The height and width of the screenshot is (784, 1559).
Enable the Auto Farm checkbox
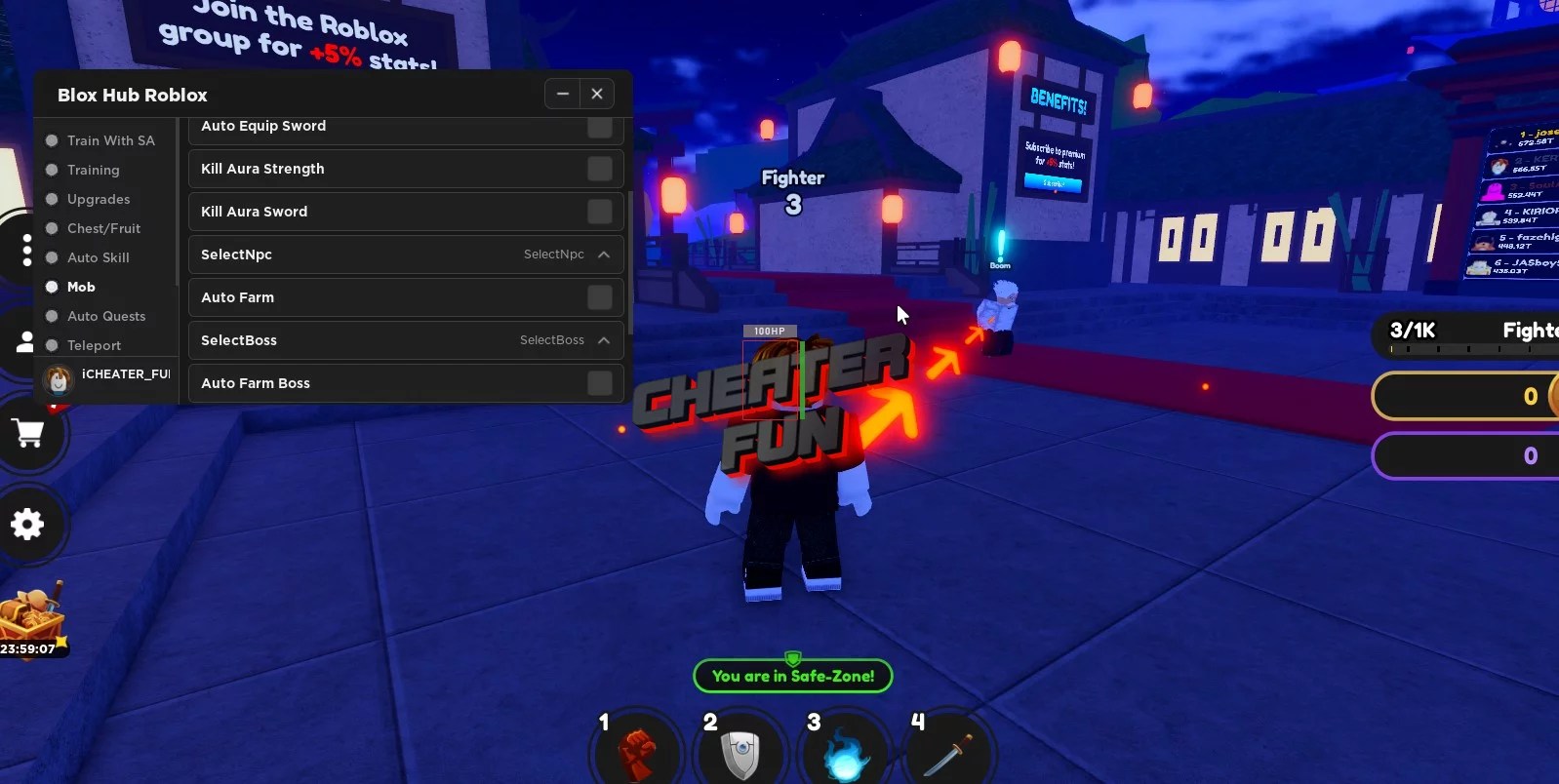(598, 297)
